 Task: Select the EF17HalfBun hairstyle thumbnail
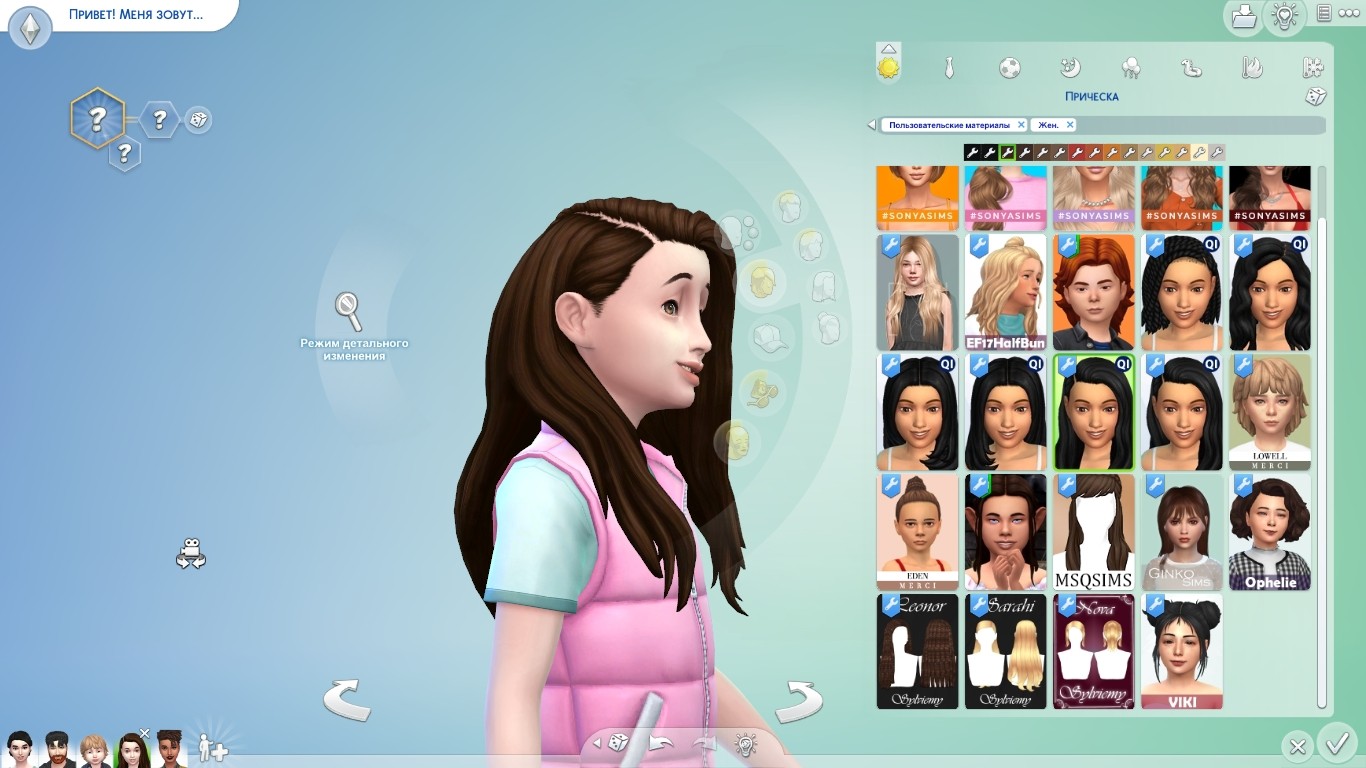pos(1005,292)
